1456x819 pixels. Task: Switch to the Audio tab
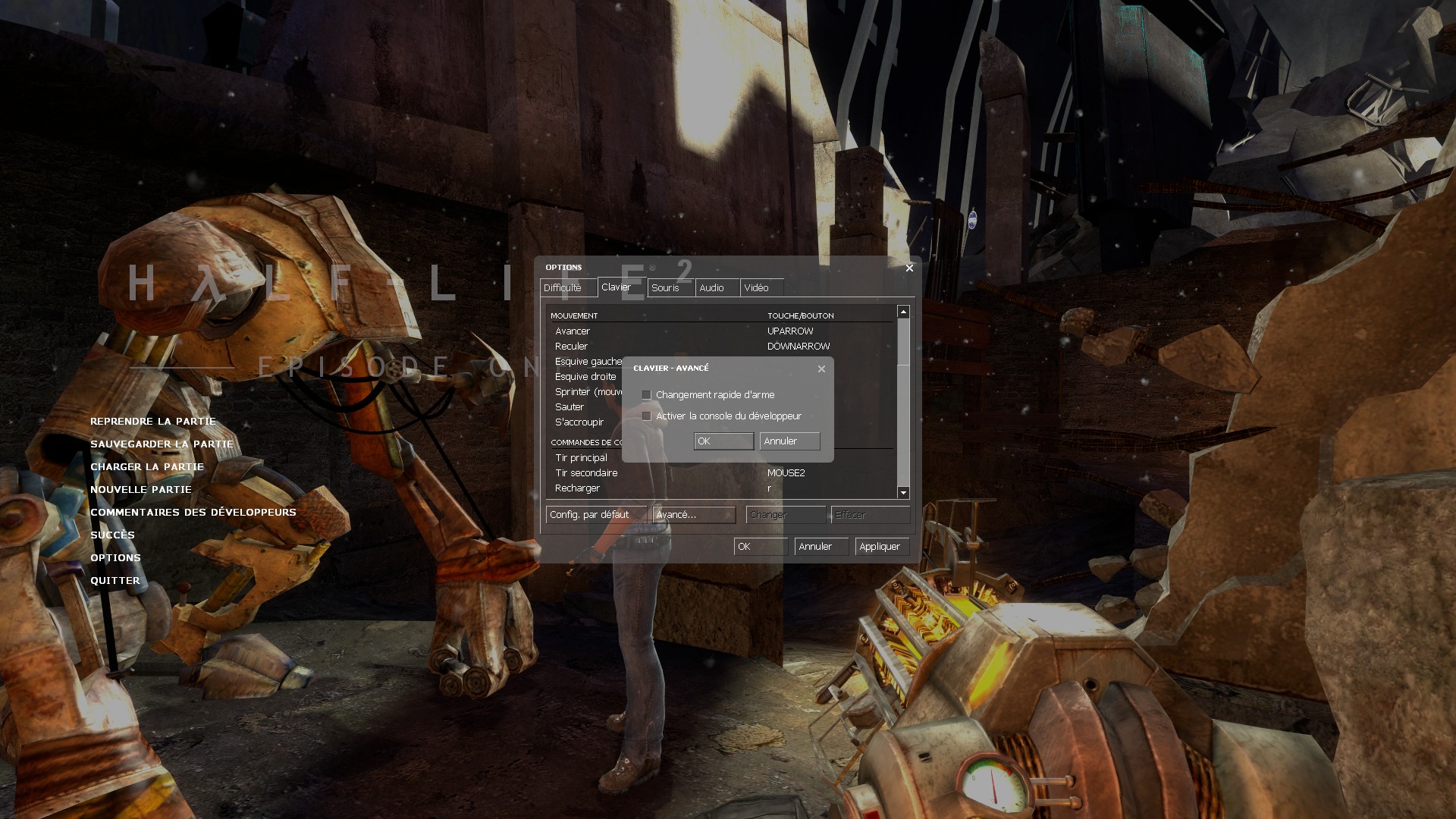point(711,288)
